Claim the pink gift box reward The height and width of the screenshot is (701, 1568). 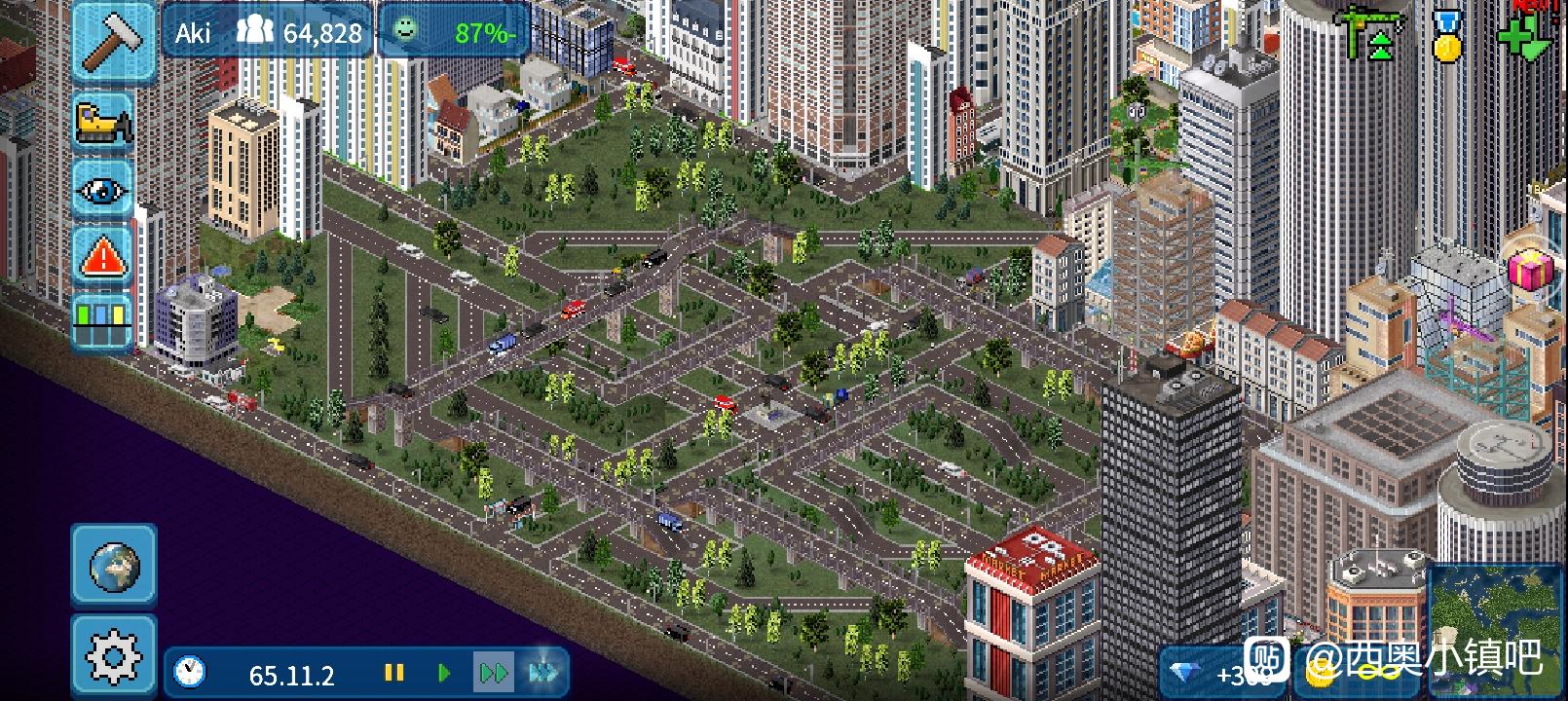tap(1530, 268)
